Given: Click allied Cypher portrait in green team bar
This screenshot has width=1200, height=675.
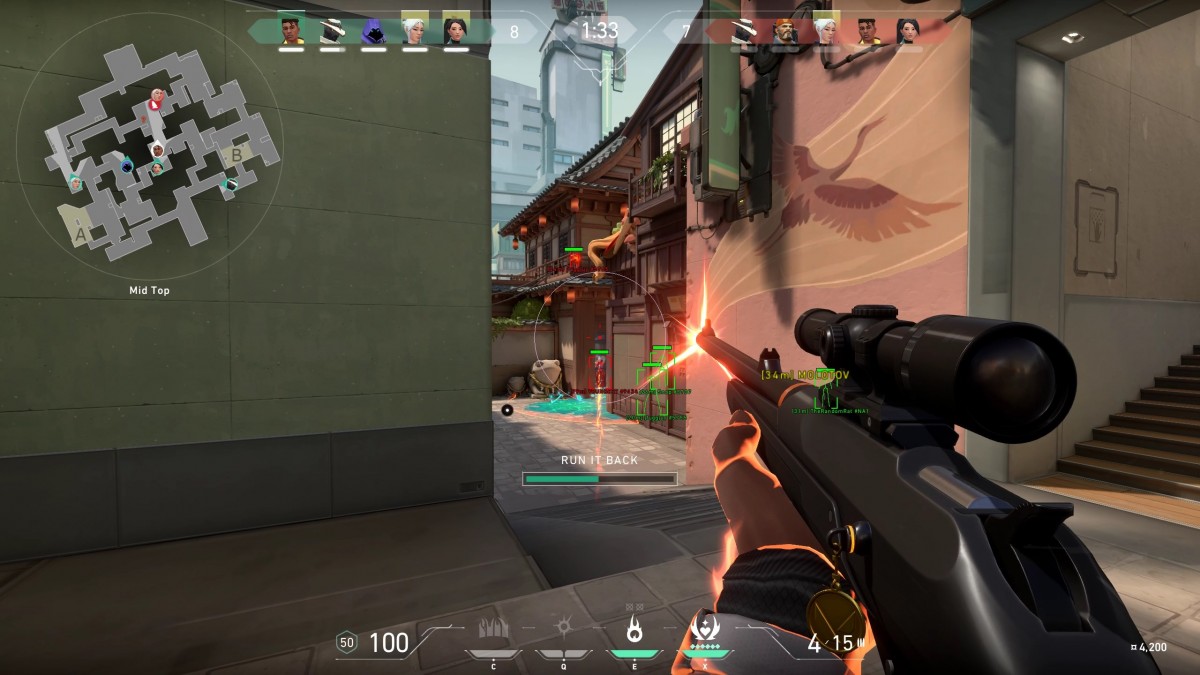Looking at the screenshot, I should pos(332,31).
